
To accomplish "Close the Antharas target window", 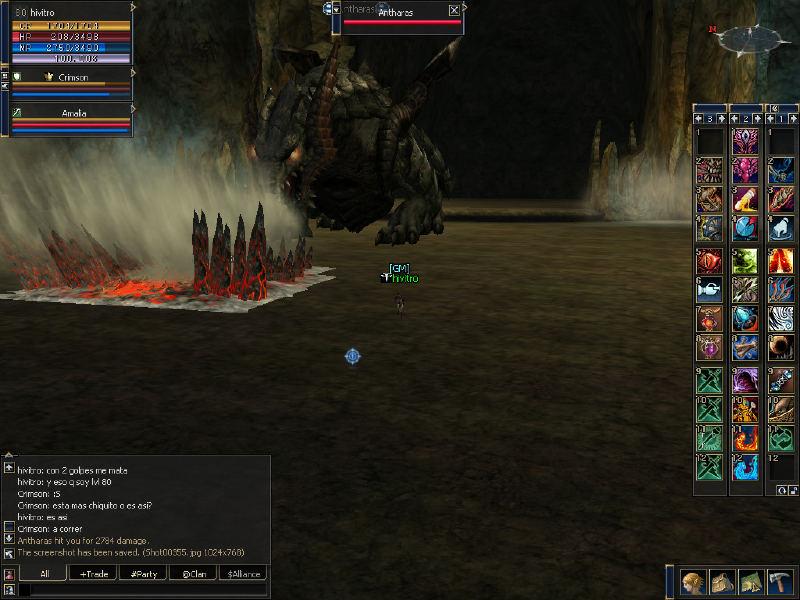I will tap(455, 11).
